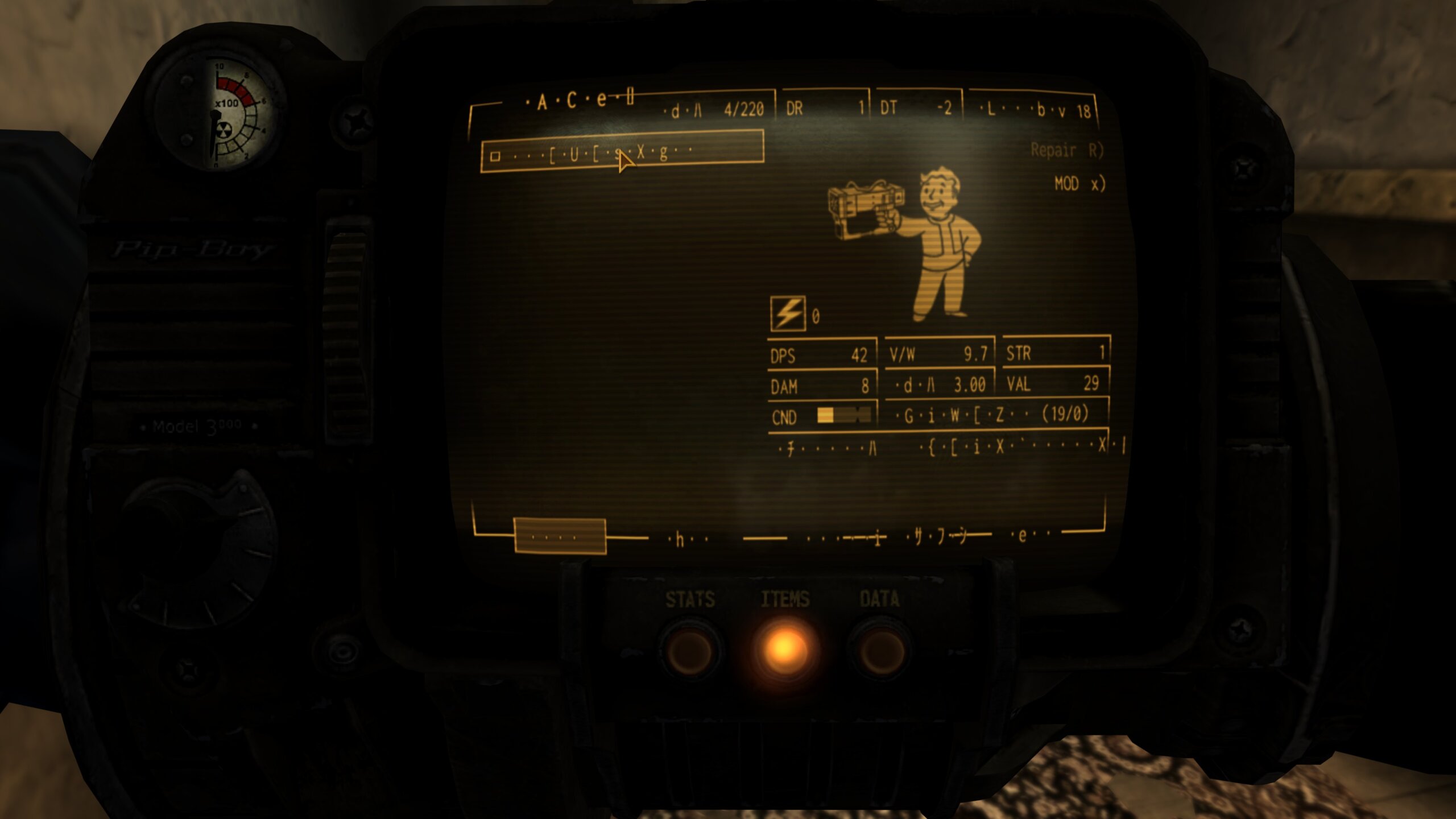Click the dimmed Repair option
This screenshot has height=819, width=1456.
coord(1066,151)
